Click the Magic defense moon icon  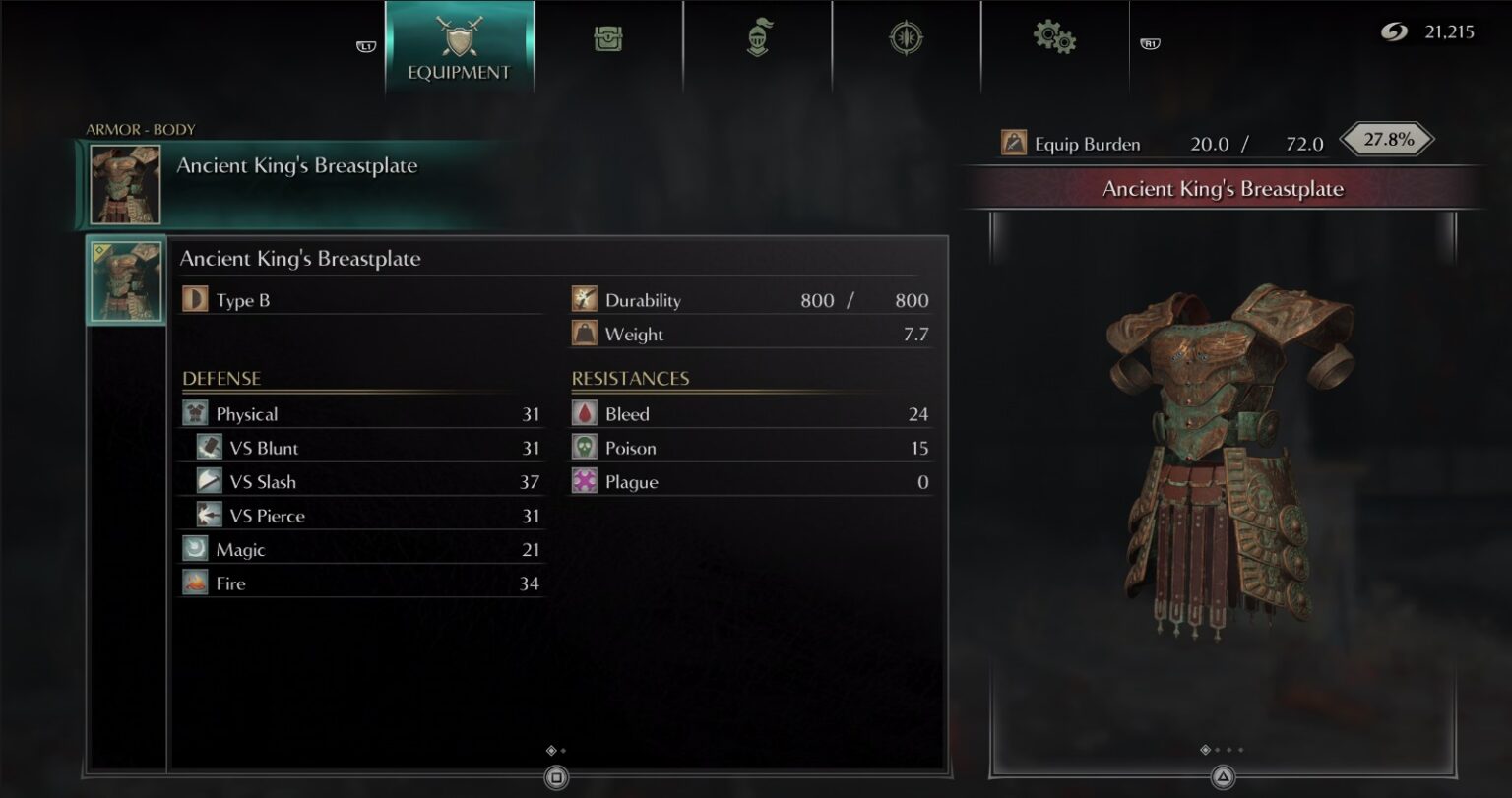[x=194, y=548]
